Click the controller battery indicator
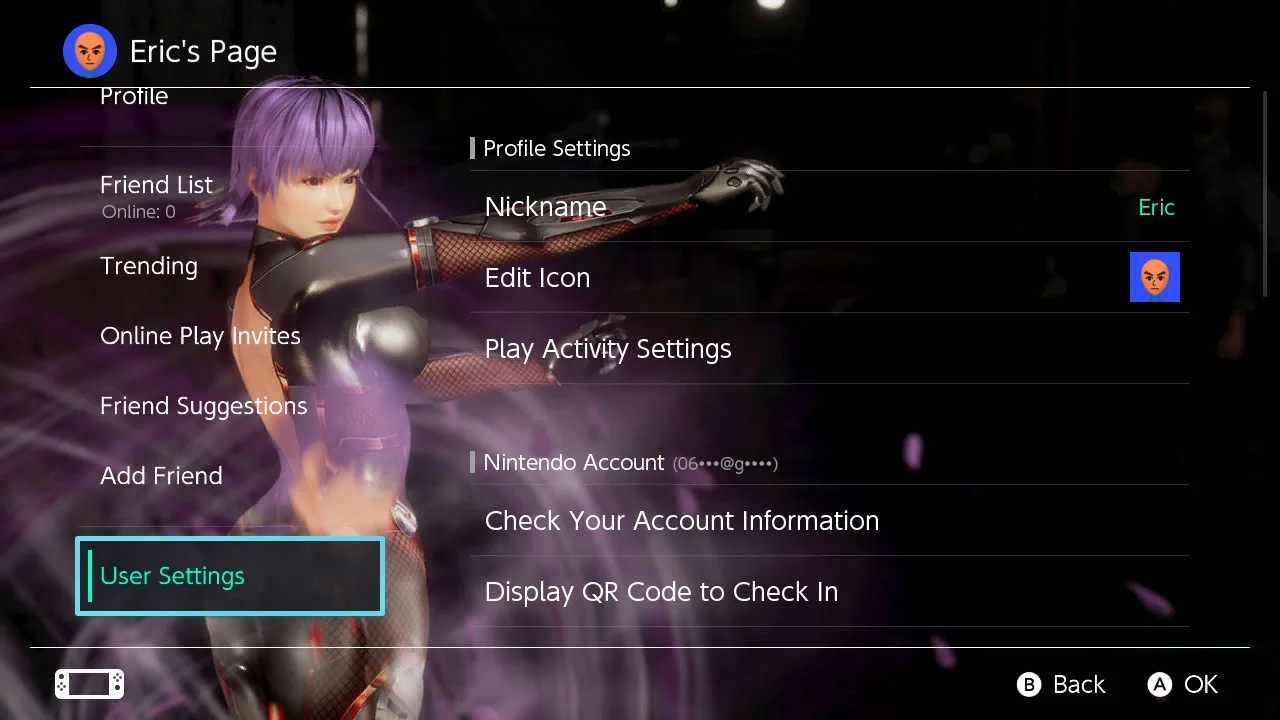This screenshot has width=1280, height=720. [x=88, y=684]
